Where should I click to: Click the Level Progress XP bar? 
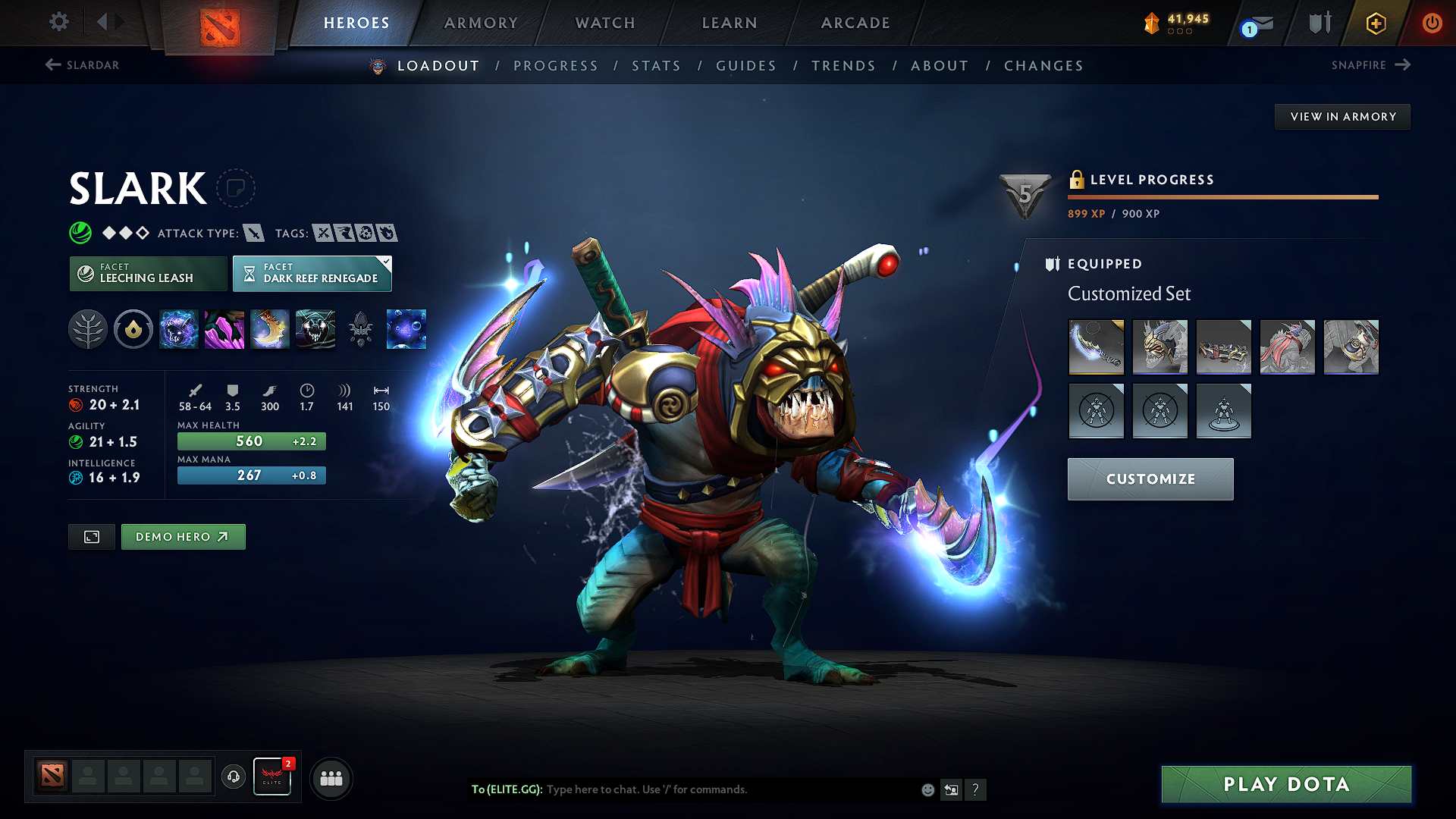coord(1222,196)
